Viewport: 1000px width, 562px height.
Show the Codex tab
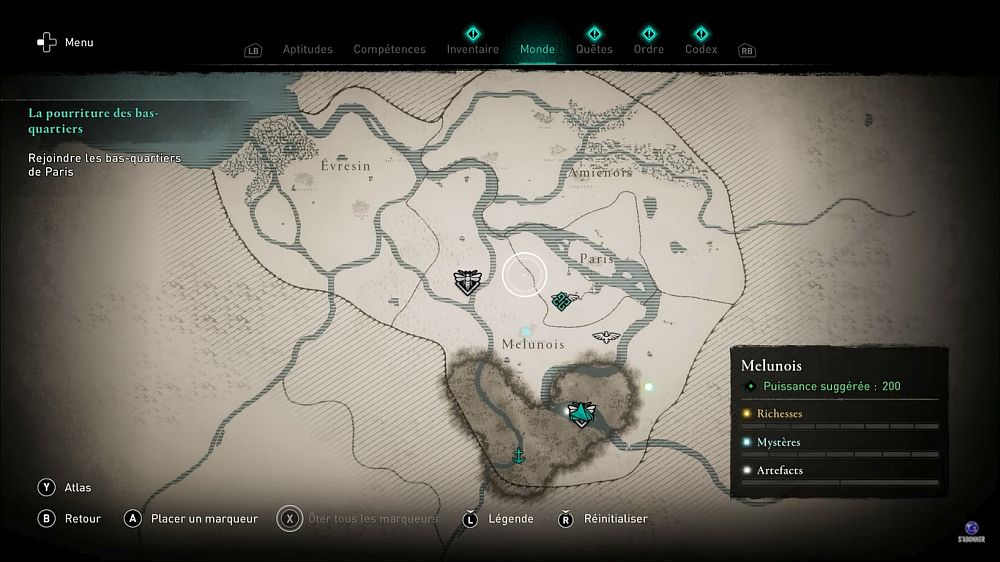(700, 49)
